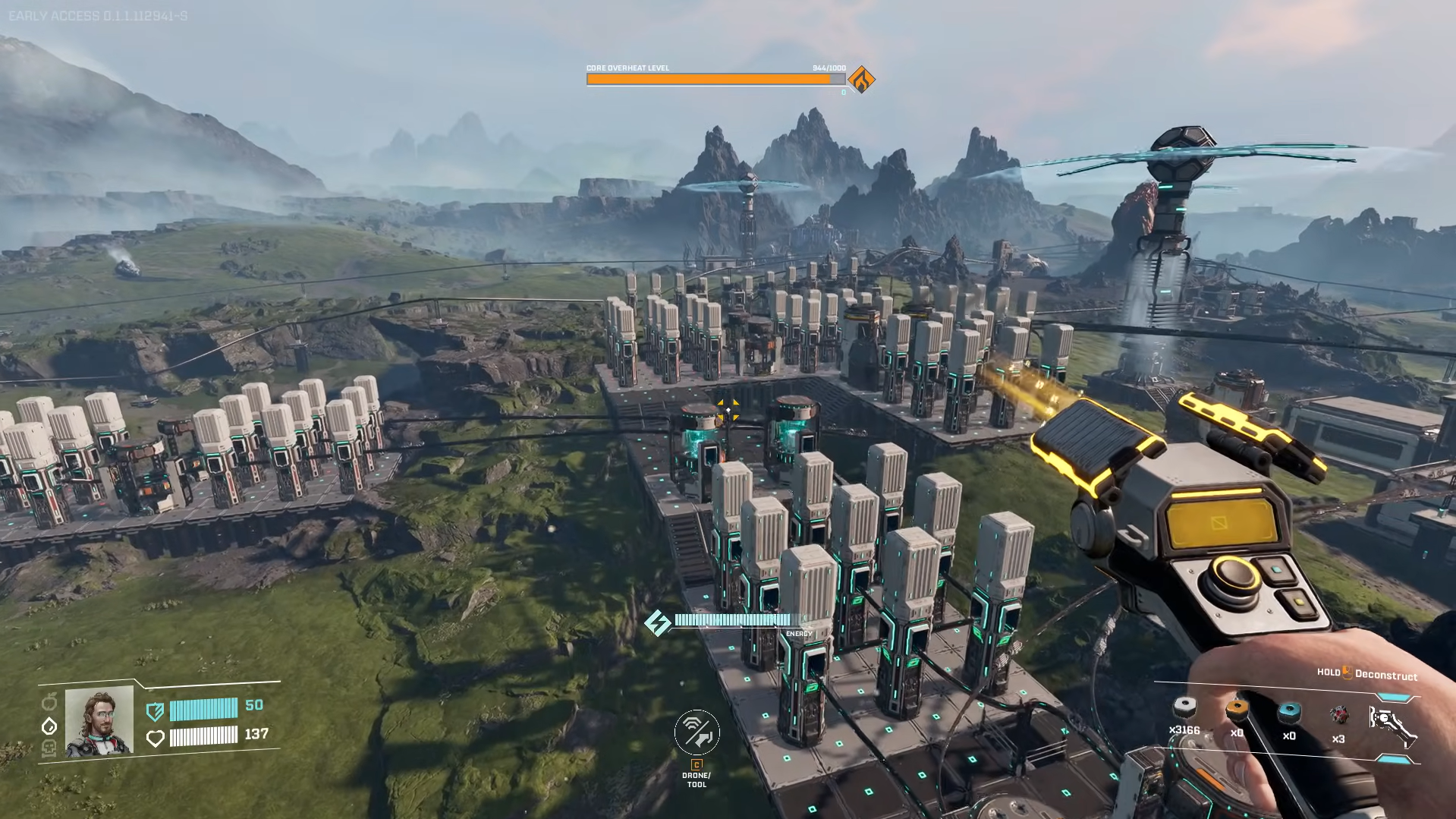Click the water droplet status icon
The width and height of the screenshot is (1456, 819).
tap(49, 726)
